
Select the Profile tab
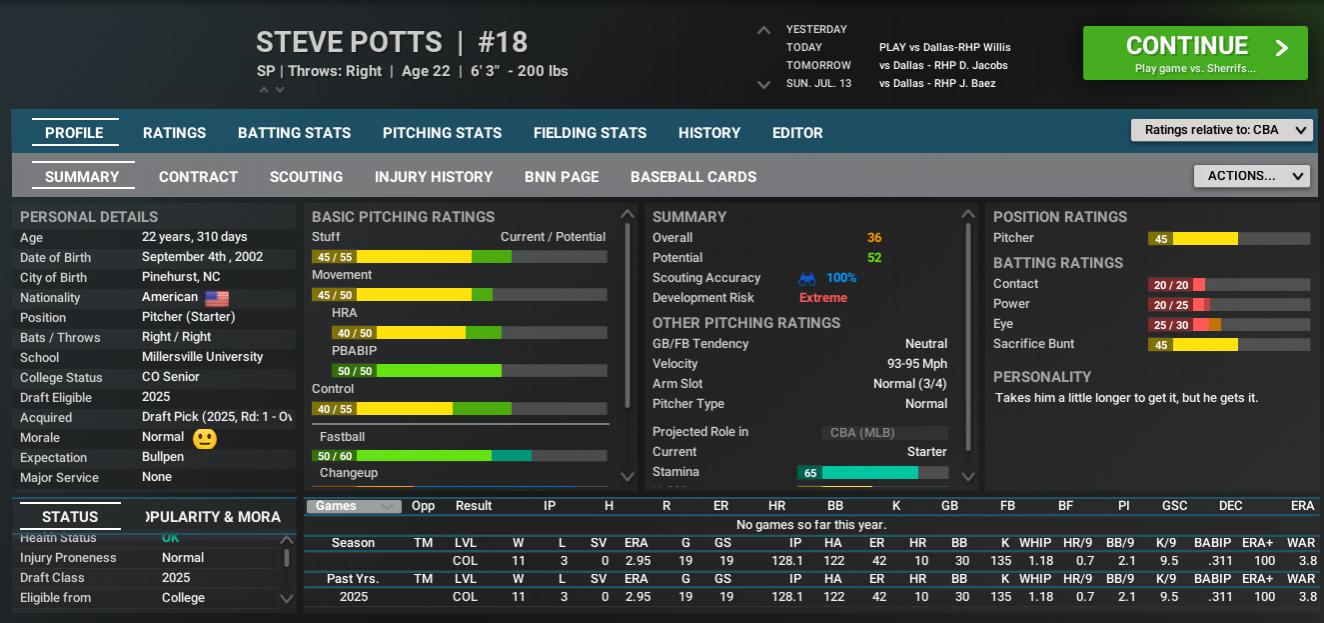click(74, 133)
